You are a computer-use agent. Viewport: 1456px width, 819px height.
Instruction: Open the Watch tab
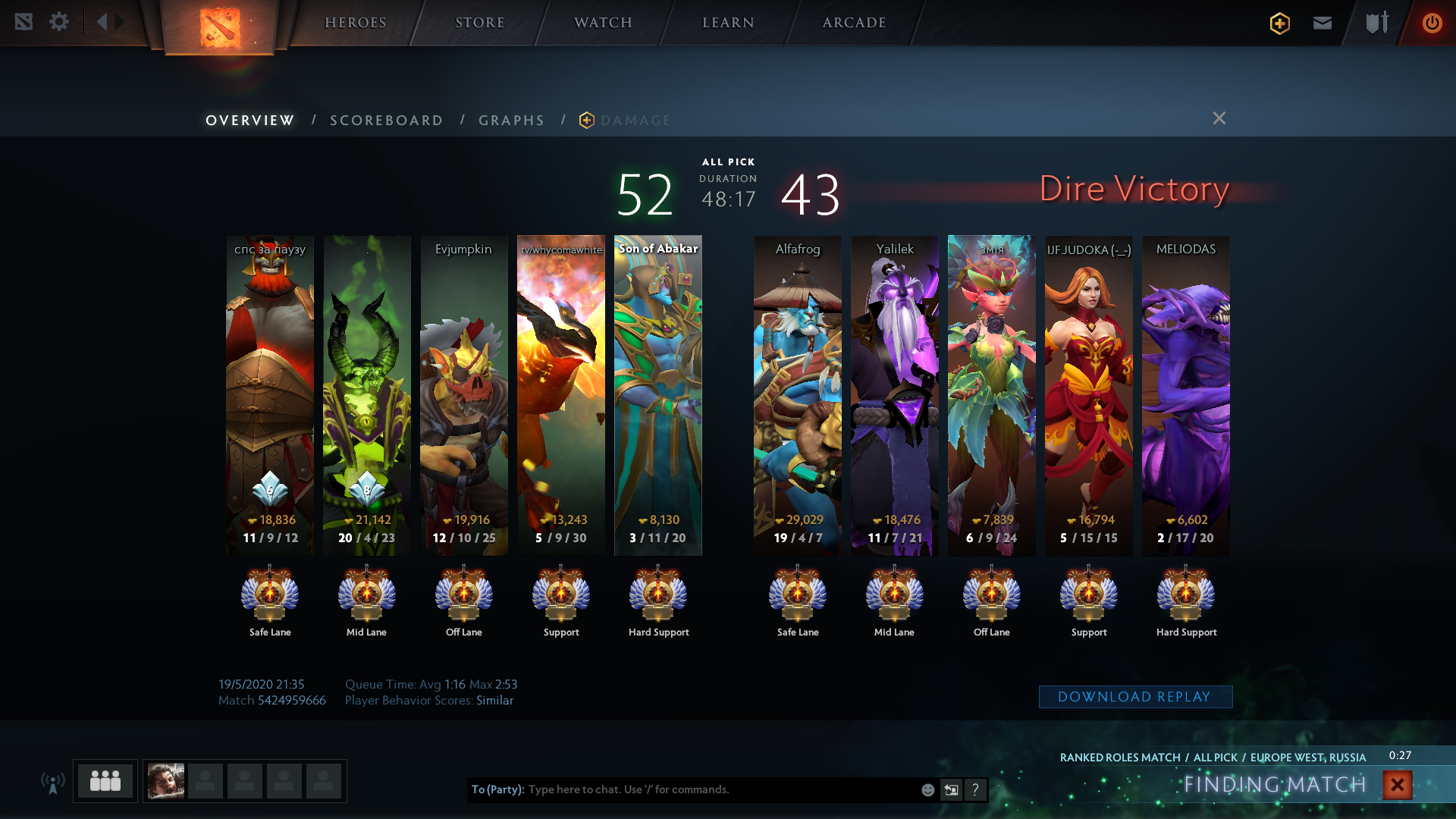click(603, 23)
